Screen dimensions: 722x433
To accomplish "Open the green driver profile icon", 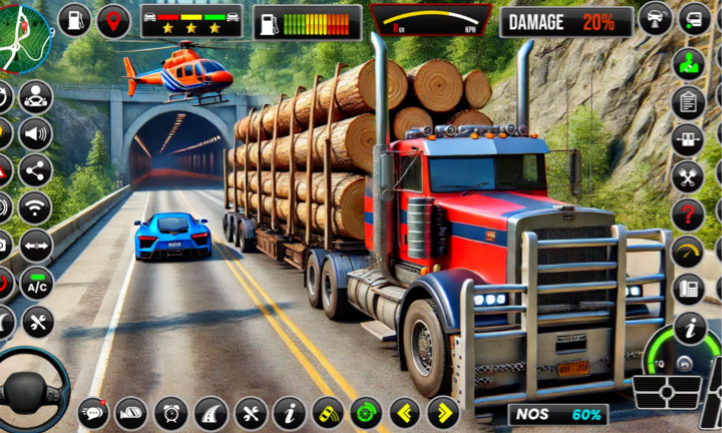I will [x=688, y=63].
